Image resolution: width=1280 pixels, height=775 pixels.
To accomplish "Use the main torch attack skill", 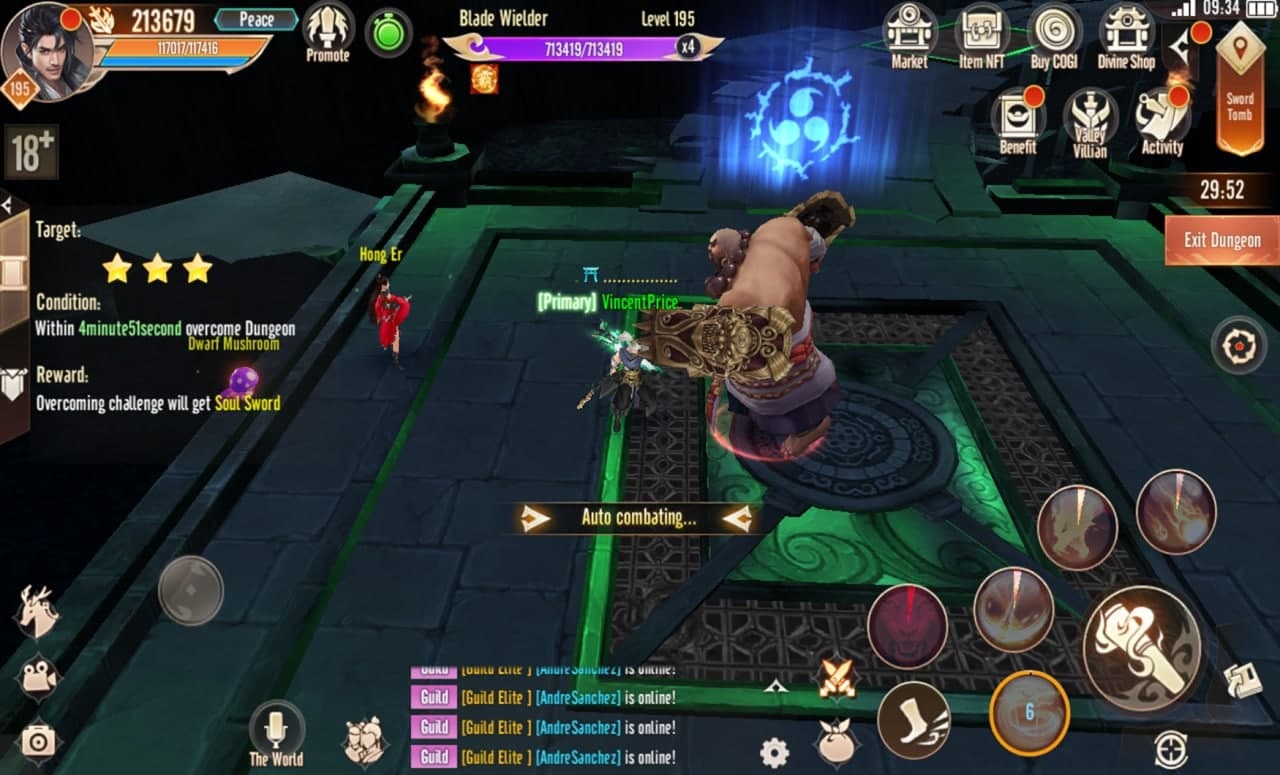I will coord(1142,648).
